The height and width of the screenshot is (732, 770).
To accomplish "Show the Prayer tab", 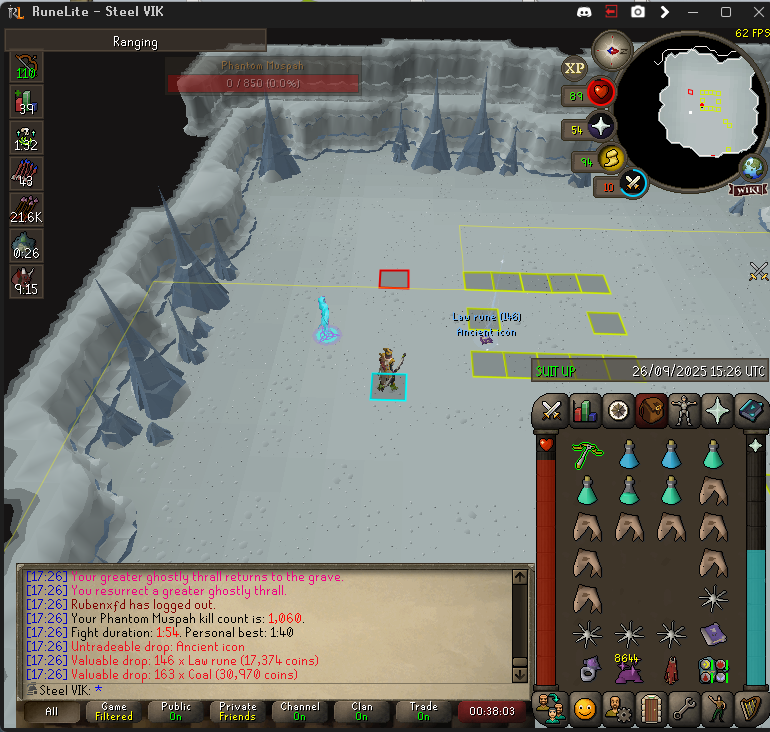I will point(718,410).
